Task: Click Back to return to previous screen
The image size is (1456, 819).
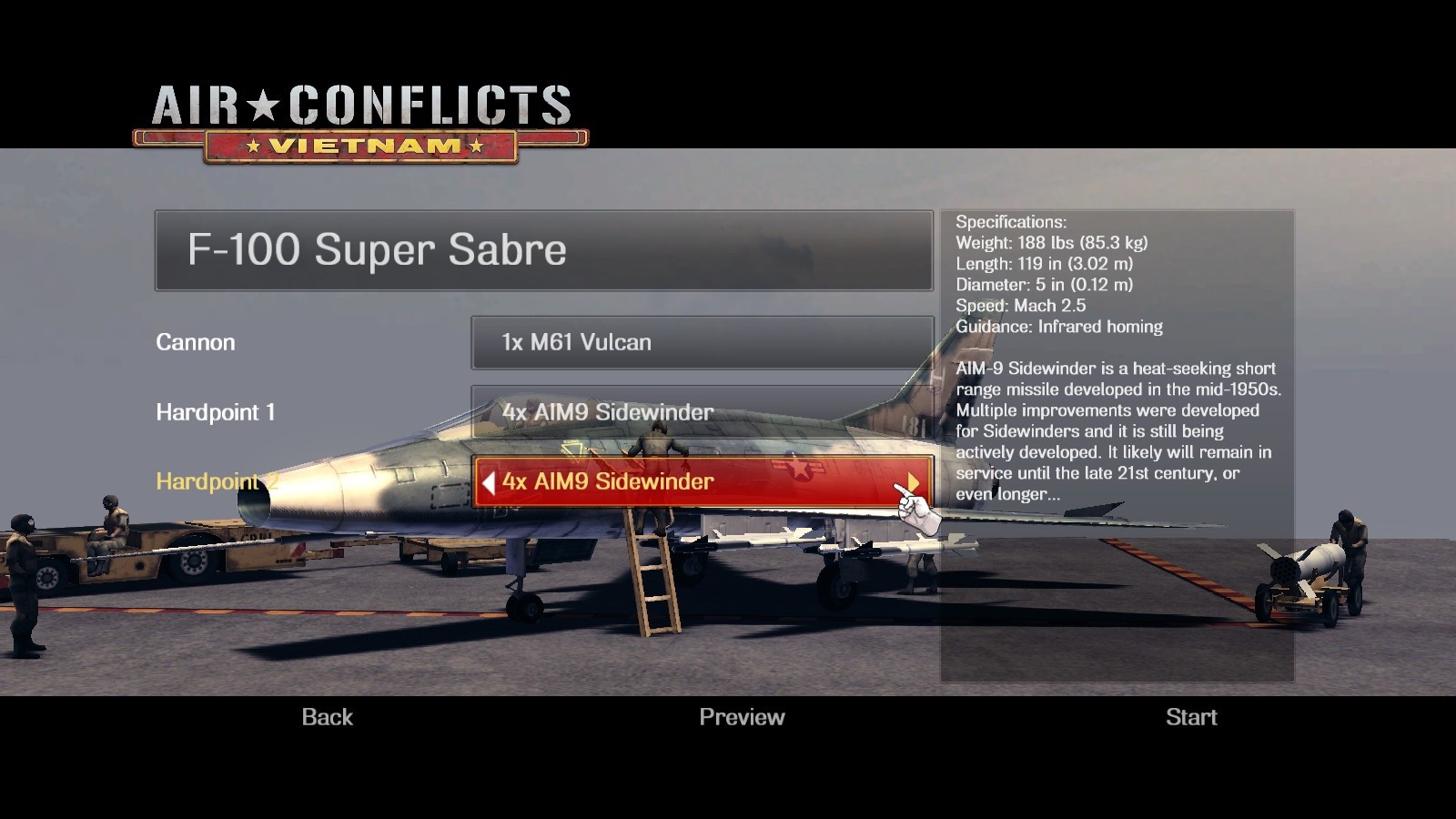Action: (x=326, y=717)
